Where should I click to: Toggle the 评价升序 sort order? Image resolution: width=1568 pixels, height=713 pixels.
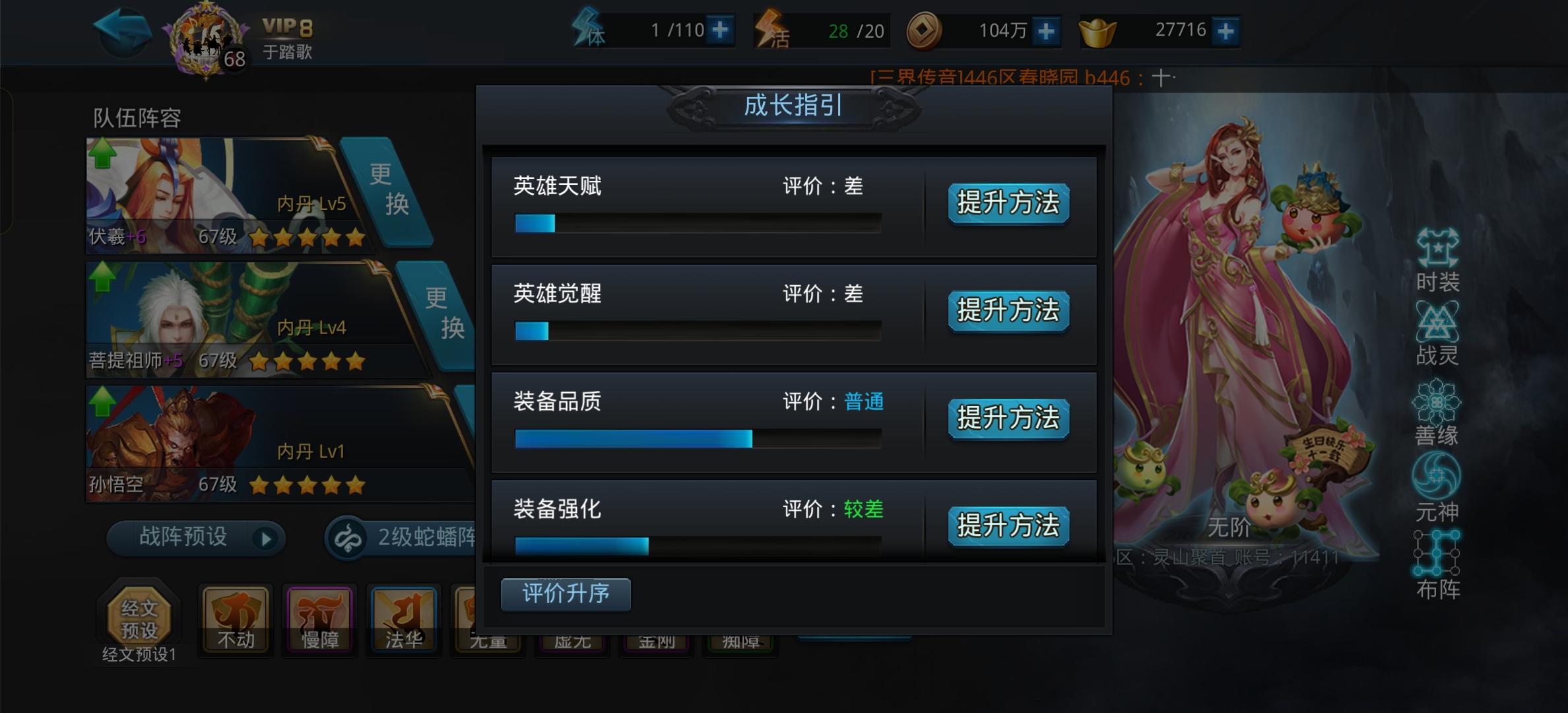point(565,594)
